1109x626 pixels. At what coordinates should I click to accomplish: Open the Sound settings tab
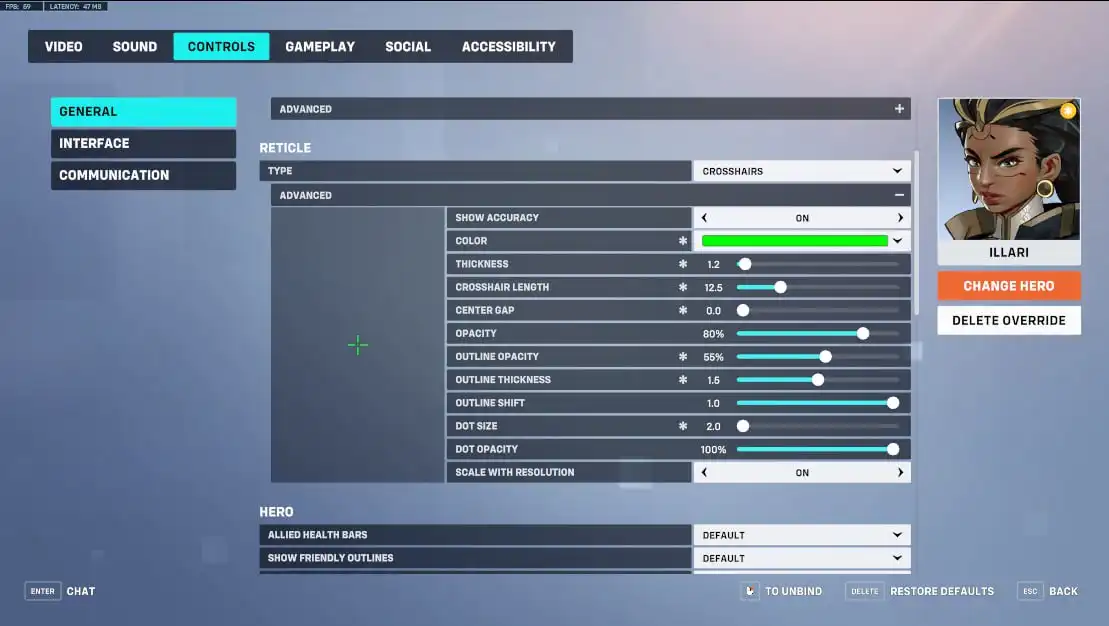(x=135, y=47)
